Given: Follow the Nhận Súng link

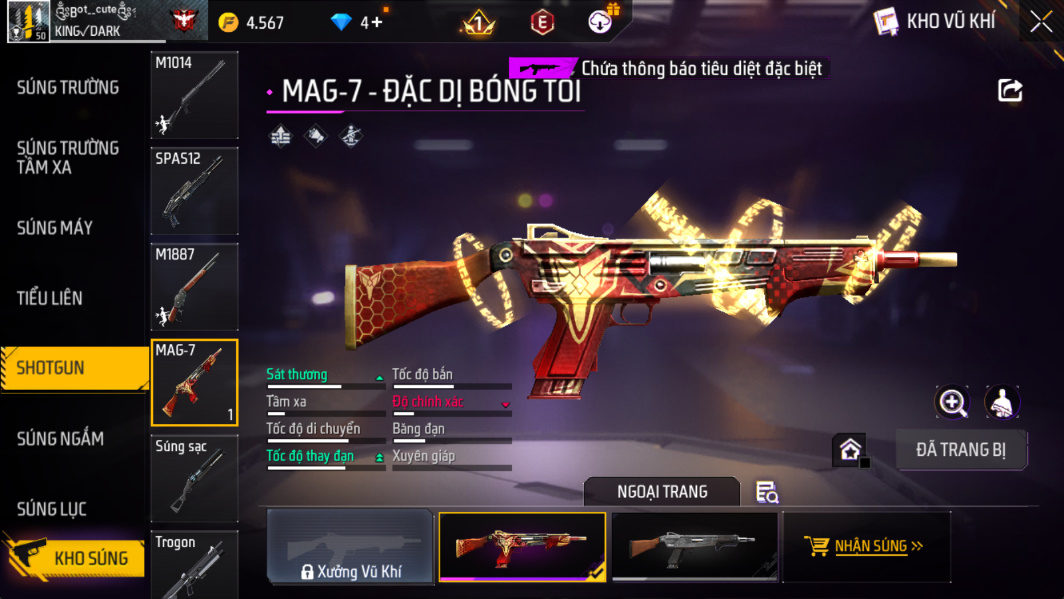Looking at the screenshot, I should [866, 546].
